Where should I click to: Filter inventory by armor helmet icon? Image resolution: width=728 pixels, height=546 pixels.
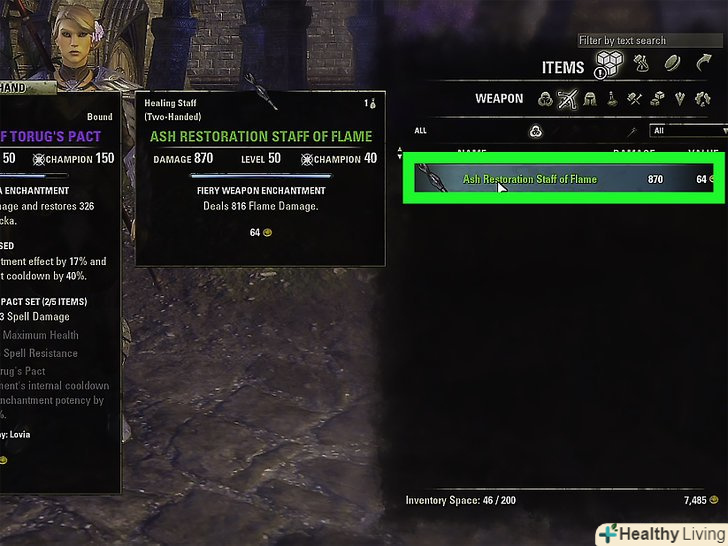pyautogui.click(x=590, y=99)
